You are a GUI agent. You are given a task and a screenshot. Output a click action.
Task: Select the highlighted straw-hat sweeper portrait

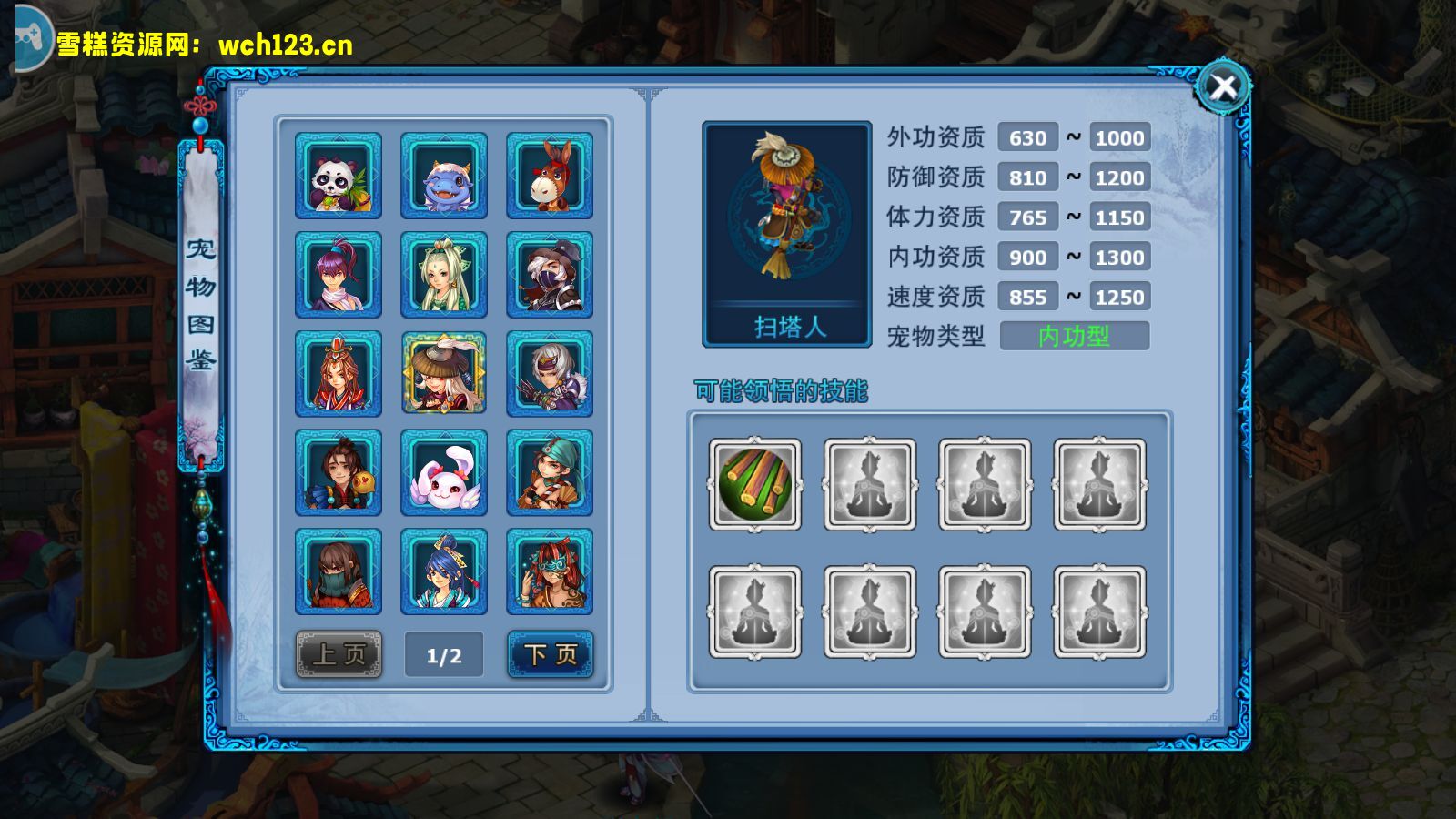pyautogui.click(x=444, y=374)
